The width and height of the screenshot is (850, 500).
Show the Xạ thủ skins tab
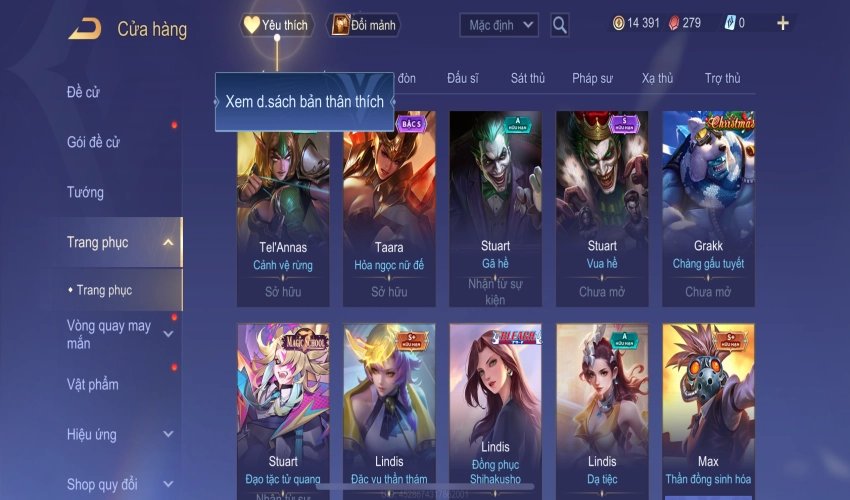(x=657, y=78)
